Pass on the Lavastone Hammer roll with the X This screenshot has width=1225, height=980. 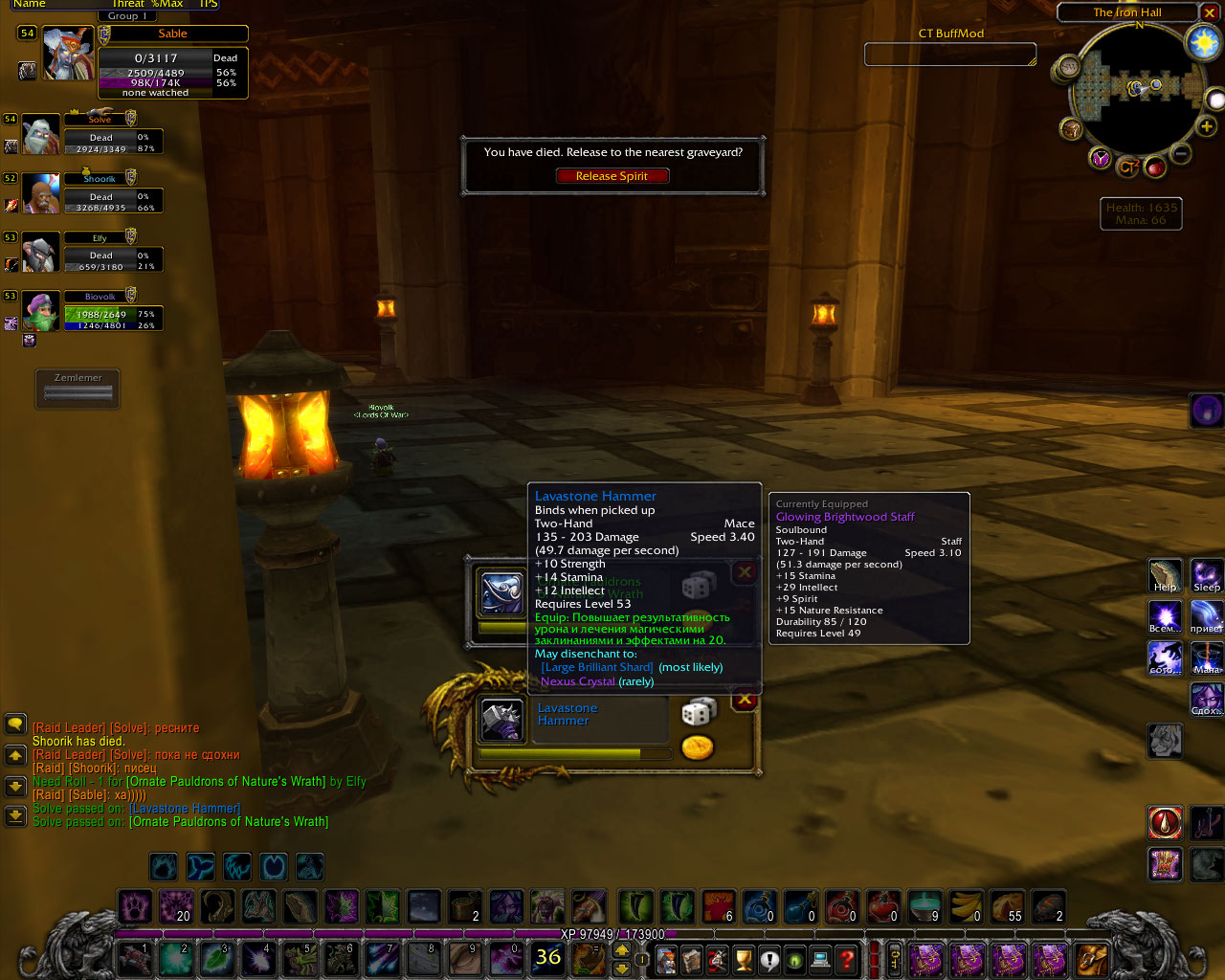tap(744, 700)
